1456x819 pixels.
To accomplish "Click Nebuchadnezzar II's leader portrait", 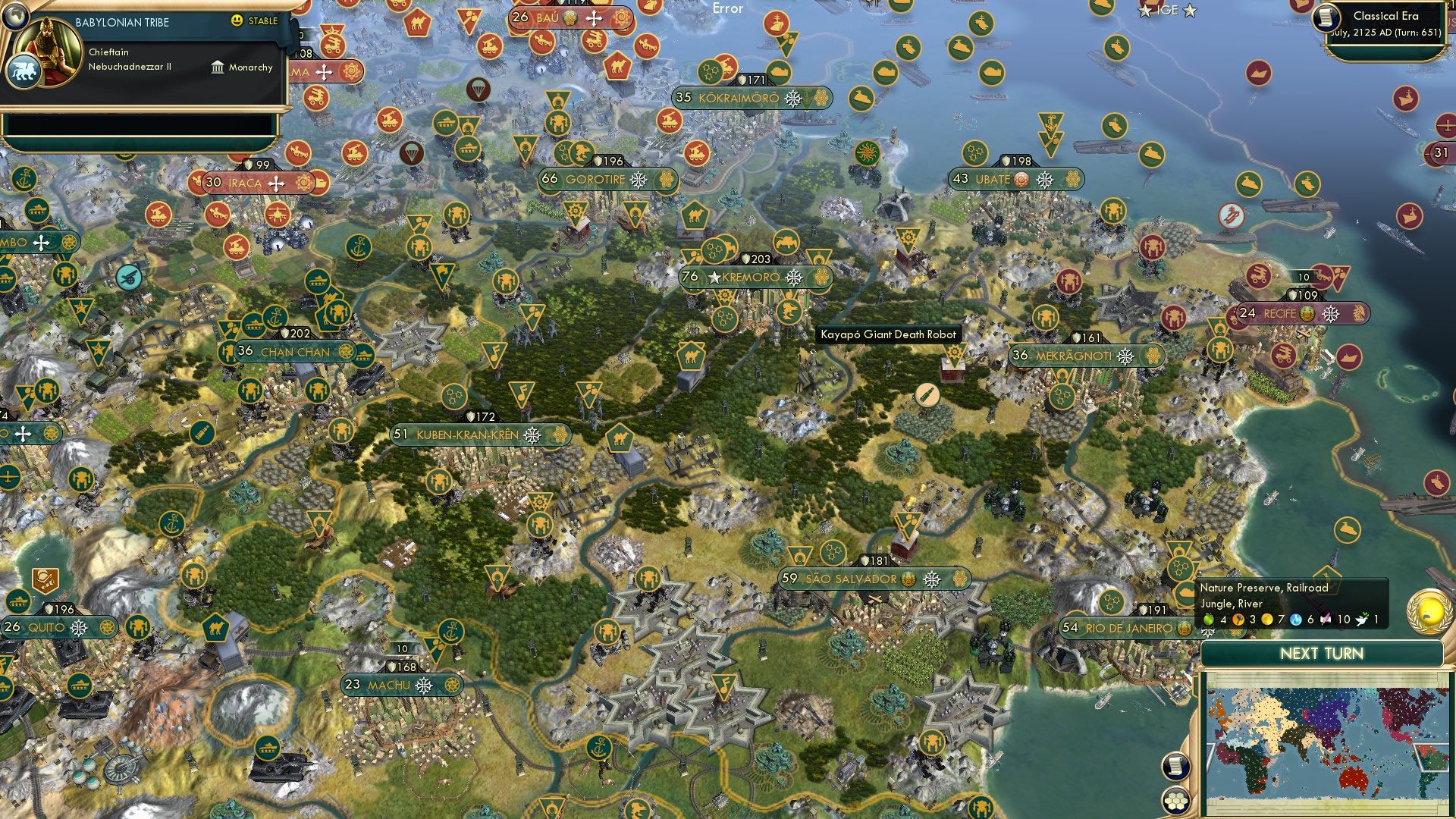I will [47, 44].
